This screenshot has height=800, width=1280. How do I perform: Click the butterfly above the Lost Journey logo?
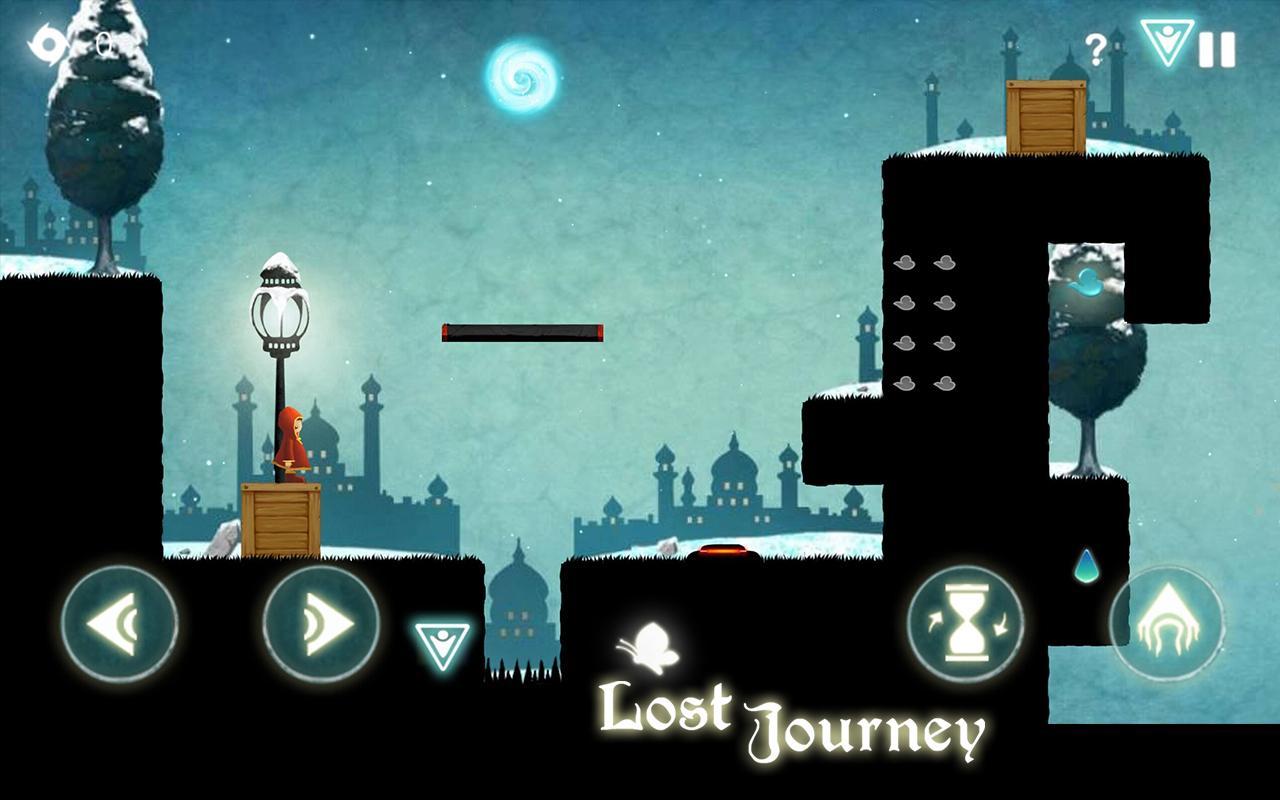649,646
